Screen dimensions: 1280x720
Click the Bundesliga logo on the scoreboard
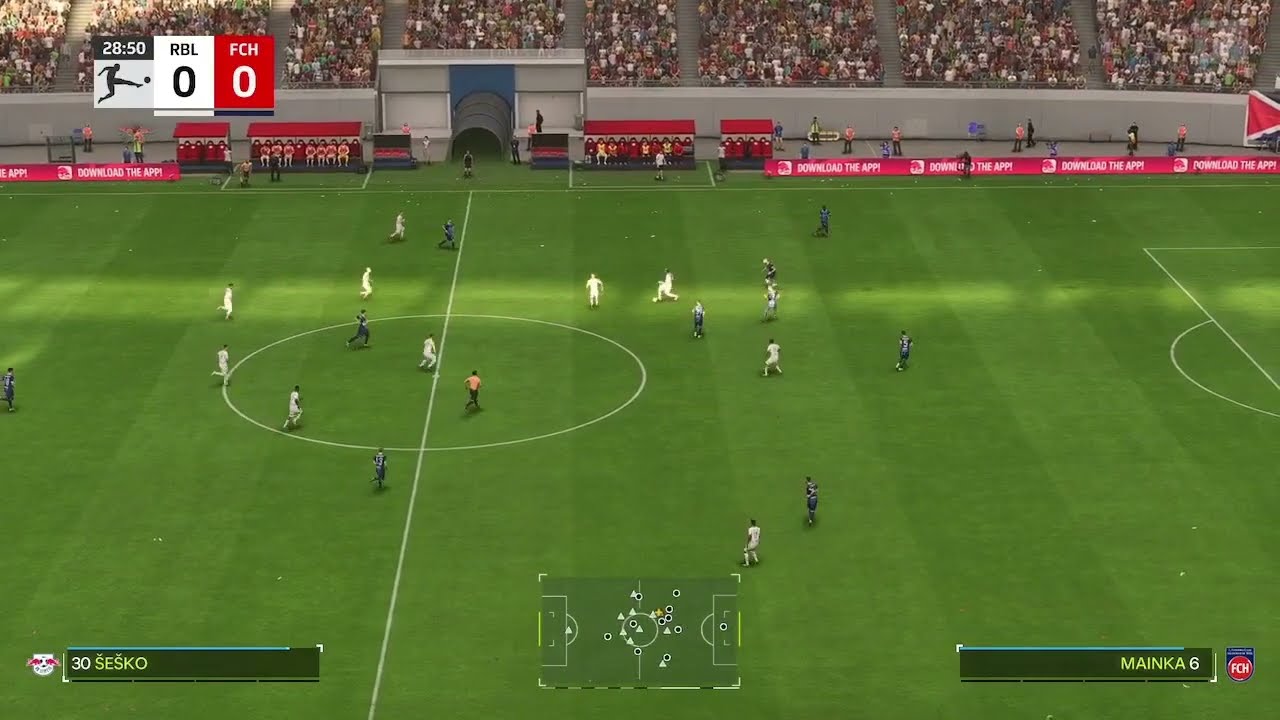coord(123,82)
